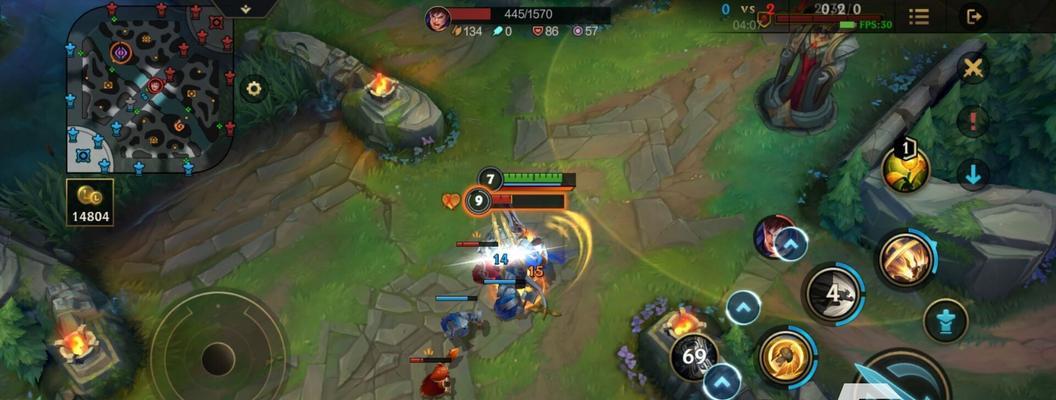Use the yellow item with 1 charge
The image size is (1056, 400).
(x=906, y=168)
